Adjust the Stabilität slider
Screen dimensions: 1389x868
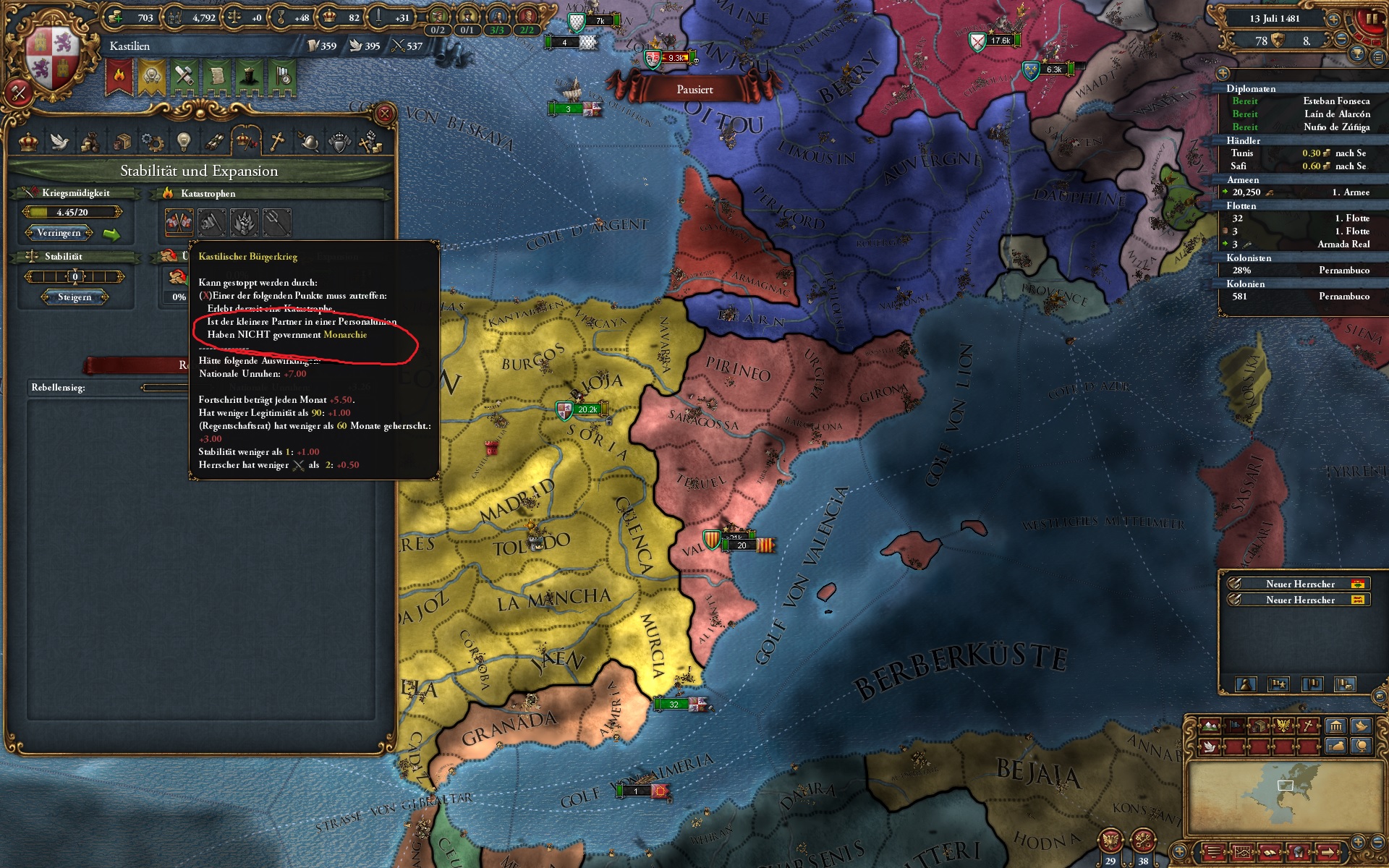[x=75, y=276]
